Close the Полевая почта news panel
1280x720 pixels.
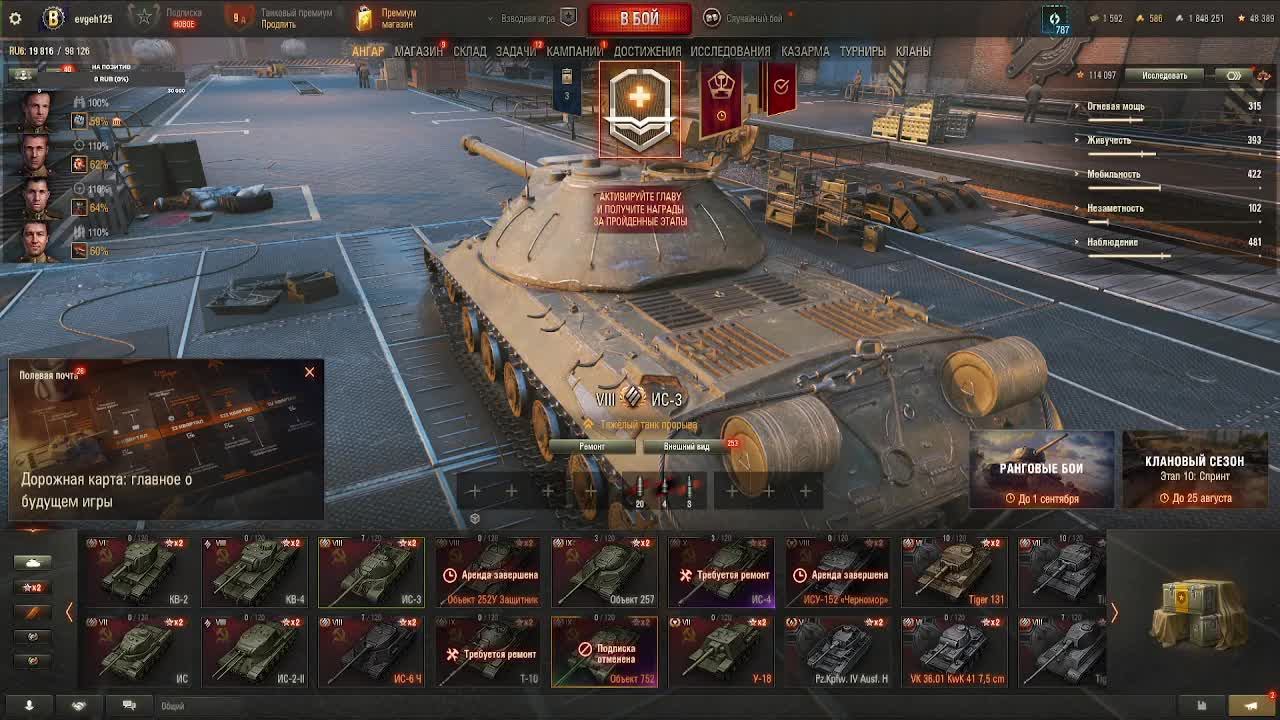(309, 372)
